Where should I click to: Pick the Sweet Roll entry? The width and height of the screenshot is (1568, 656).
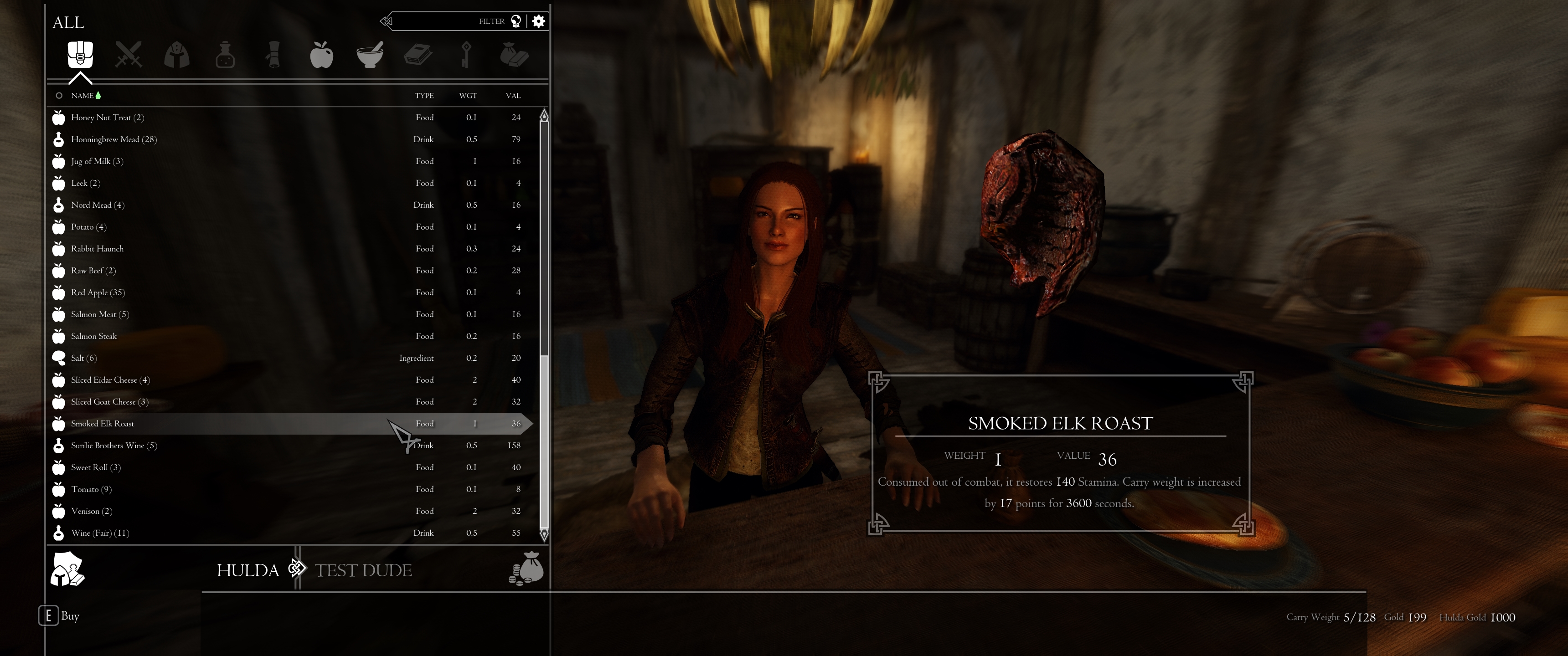point(96,467)
